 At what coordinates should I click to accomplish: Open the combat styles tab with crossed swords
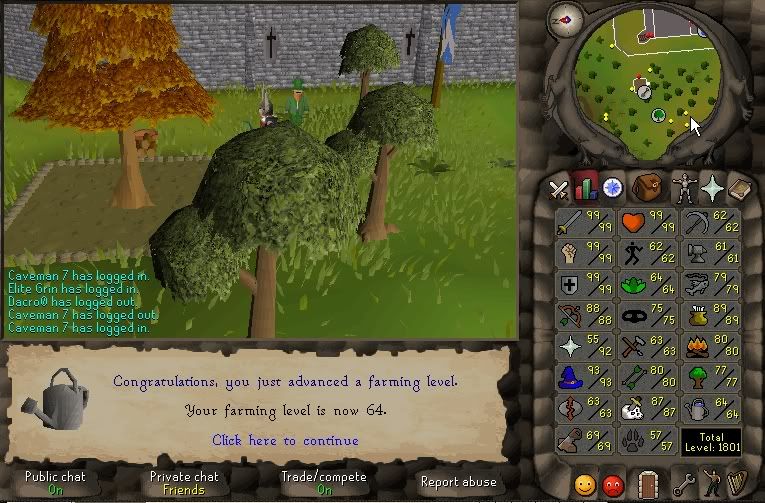[557, 187]
